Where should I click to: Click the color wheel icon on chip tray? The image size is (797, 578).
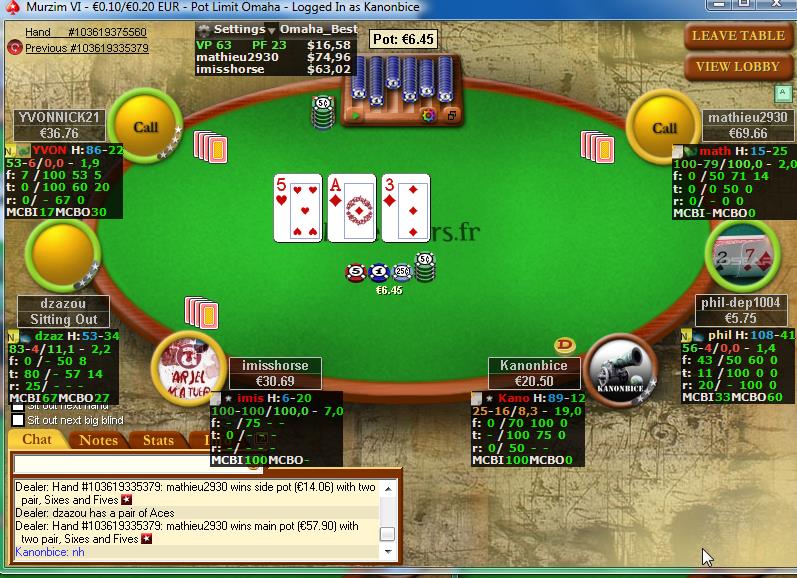pos(428,116)
